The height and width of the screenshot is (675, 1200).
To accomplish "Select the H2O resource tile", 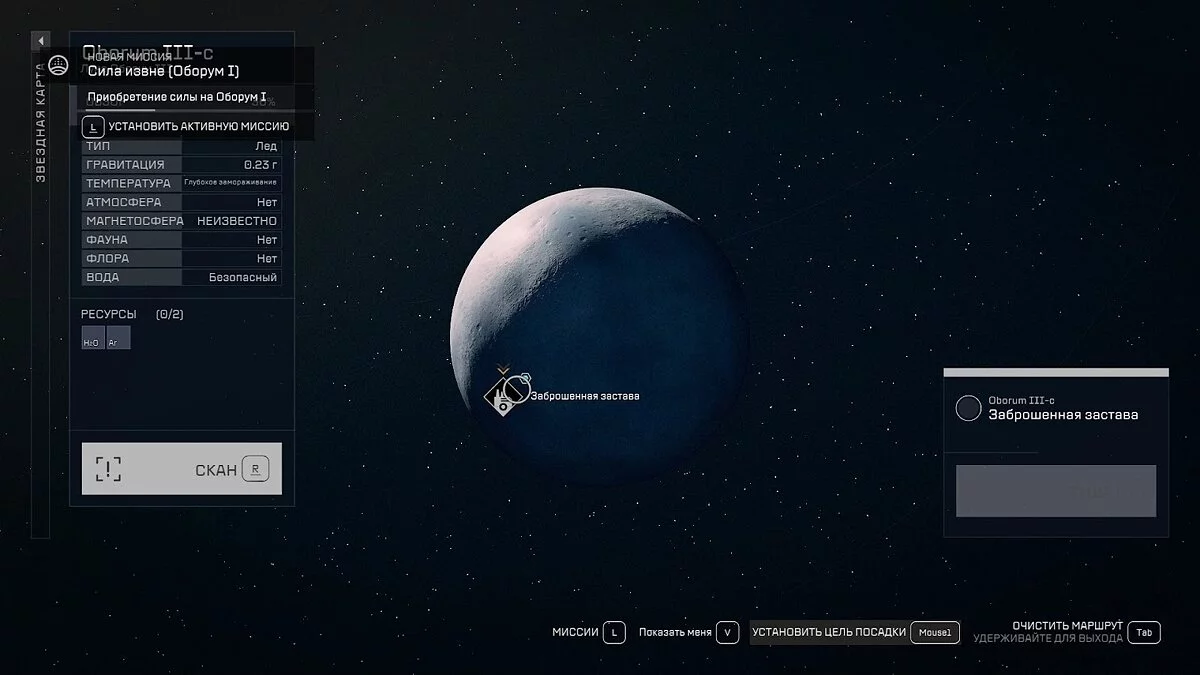I will 91,338.
